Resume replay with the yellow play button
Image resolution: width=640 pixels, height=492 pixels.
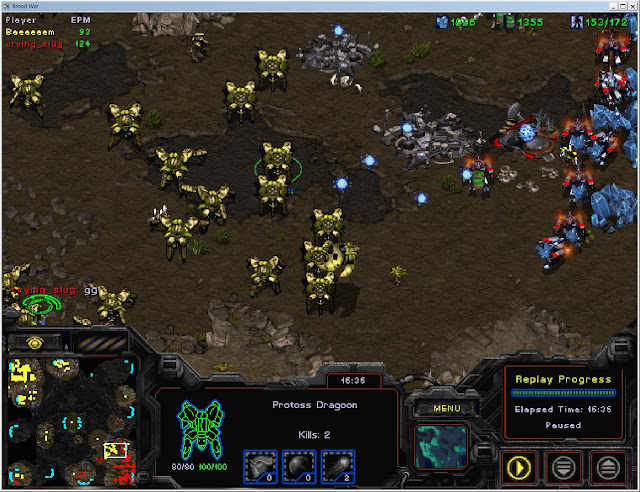[x=521, y=465]
